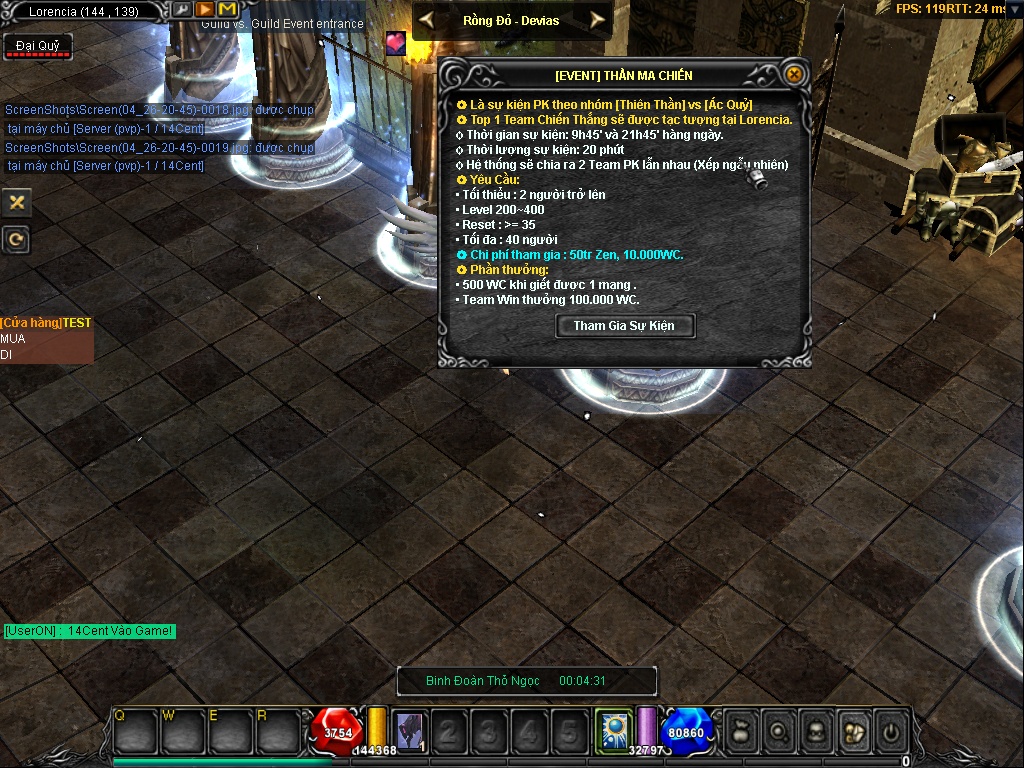
Task: Open the pink heart buff icon
Action: pyautogui.click(x=396, y=43)
